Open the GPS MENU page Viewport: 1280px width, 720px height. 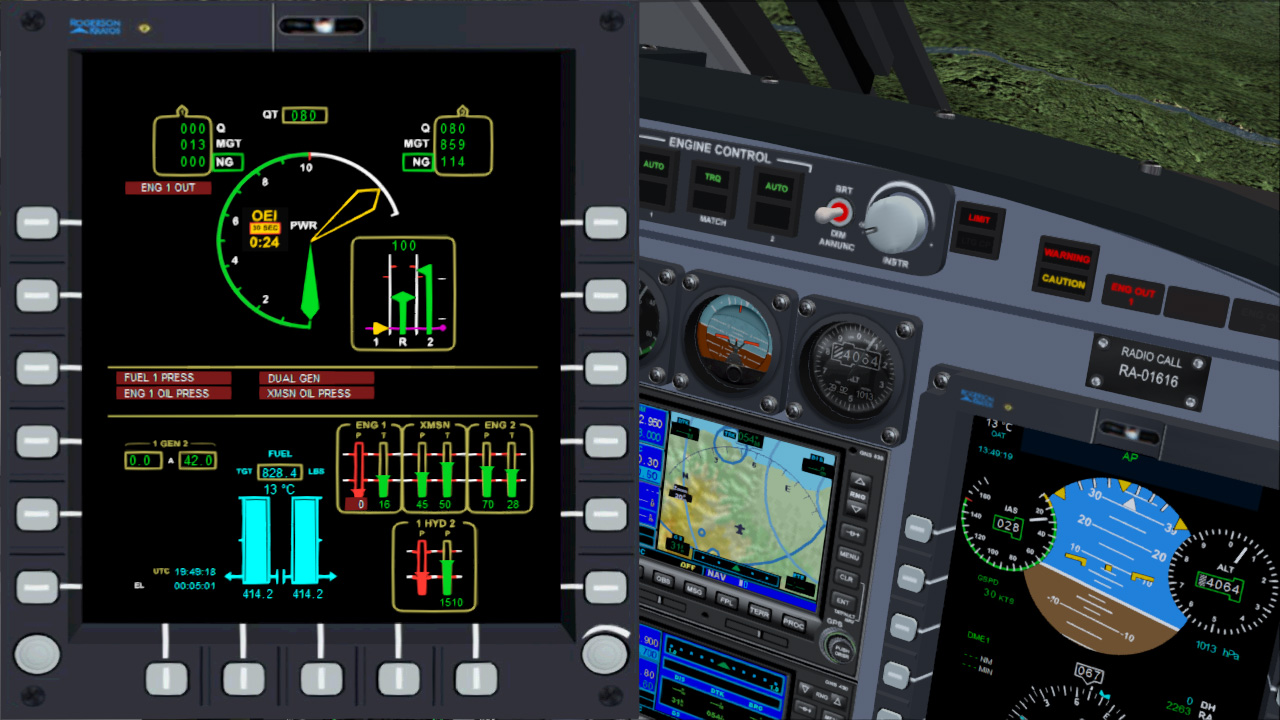(x=848, y=555)
